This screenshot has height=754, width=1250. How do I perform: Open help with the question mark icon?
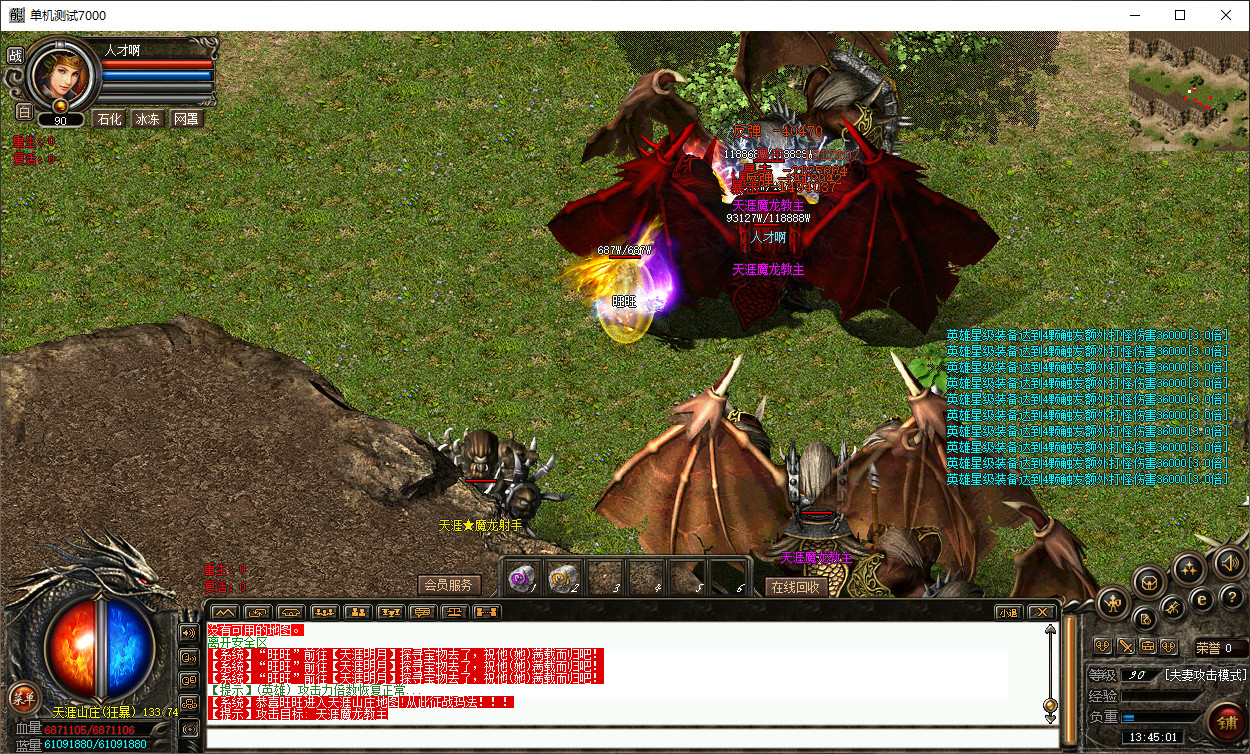pyautogui.click(x=1232, y=598)
